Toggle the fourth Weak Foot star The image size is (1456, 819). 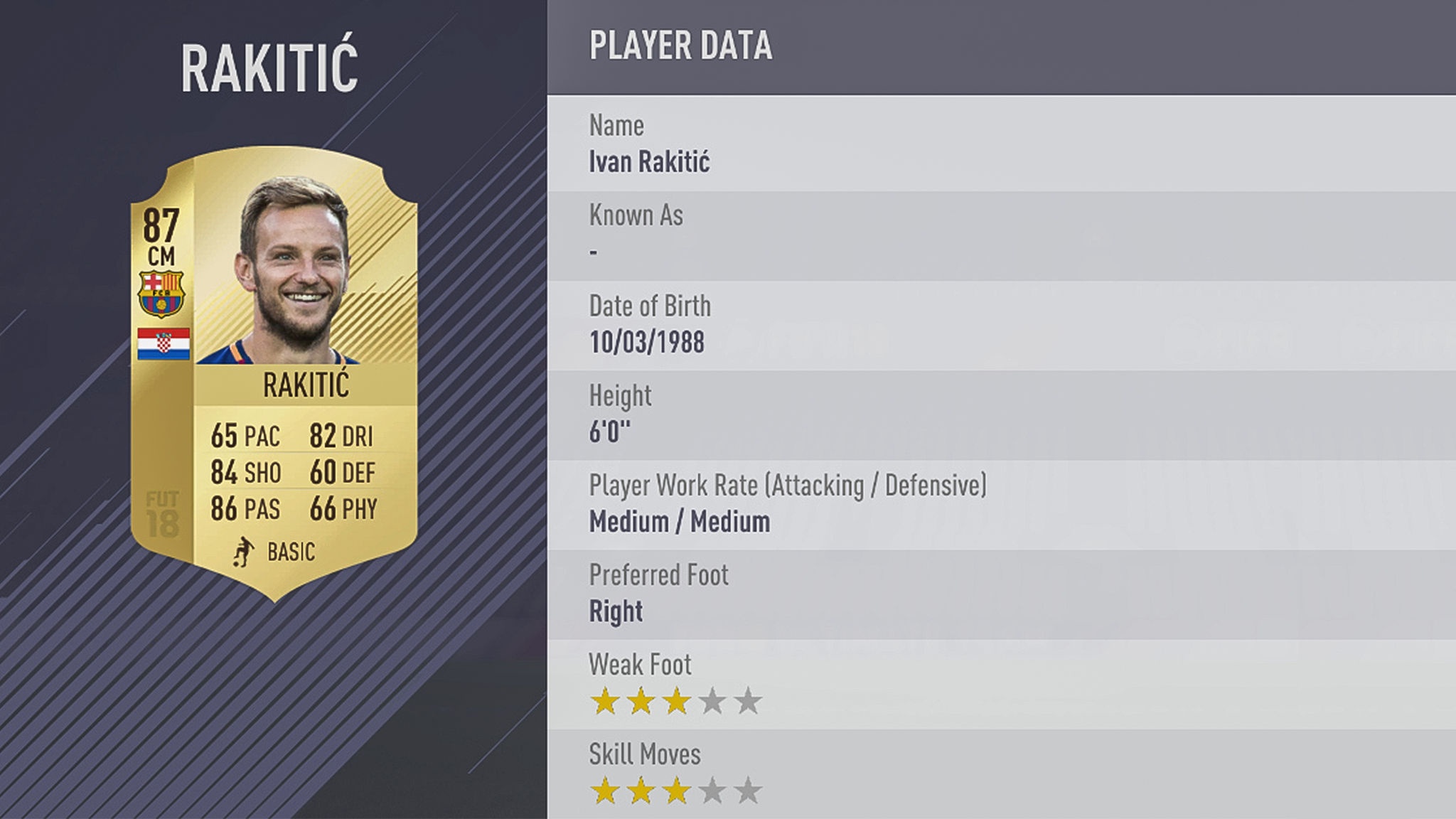(x=714, y=700)
